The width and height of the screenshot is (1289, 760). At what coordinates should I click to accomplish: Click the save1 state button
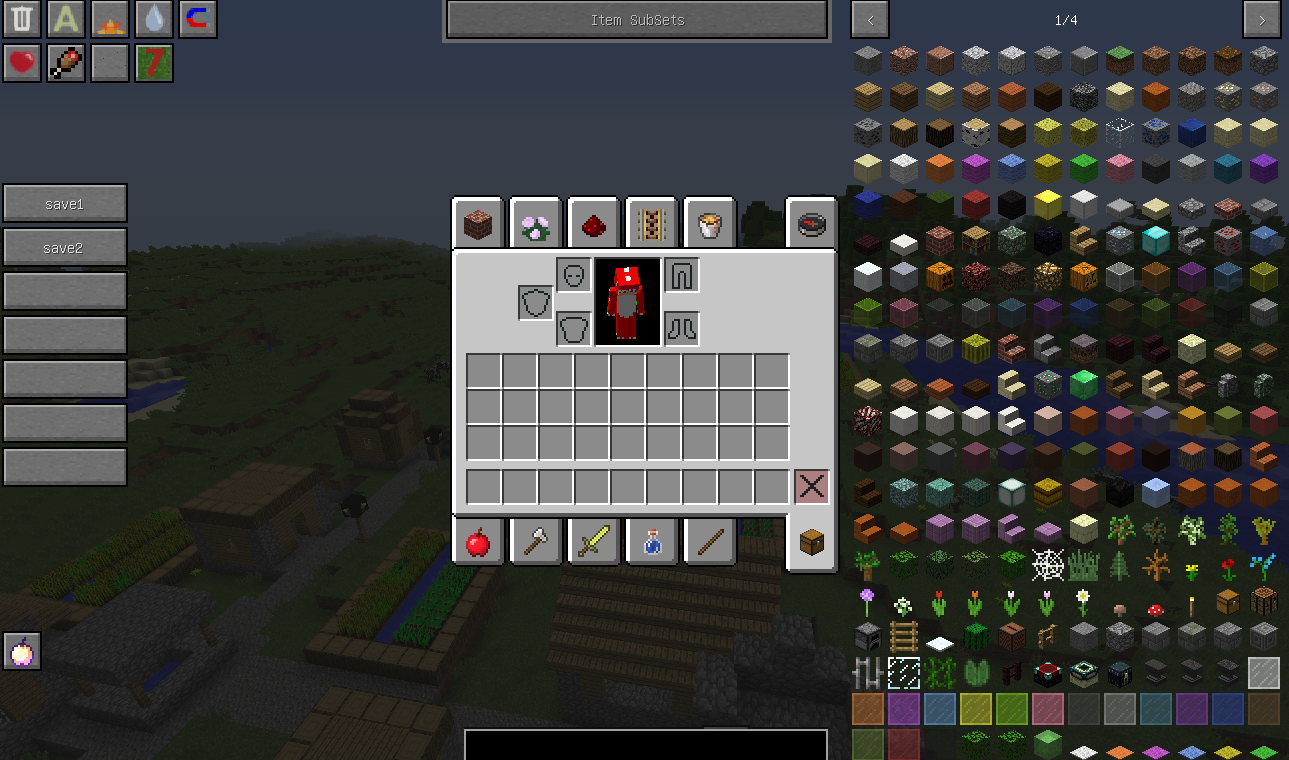(x=64, y=203)
